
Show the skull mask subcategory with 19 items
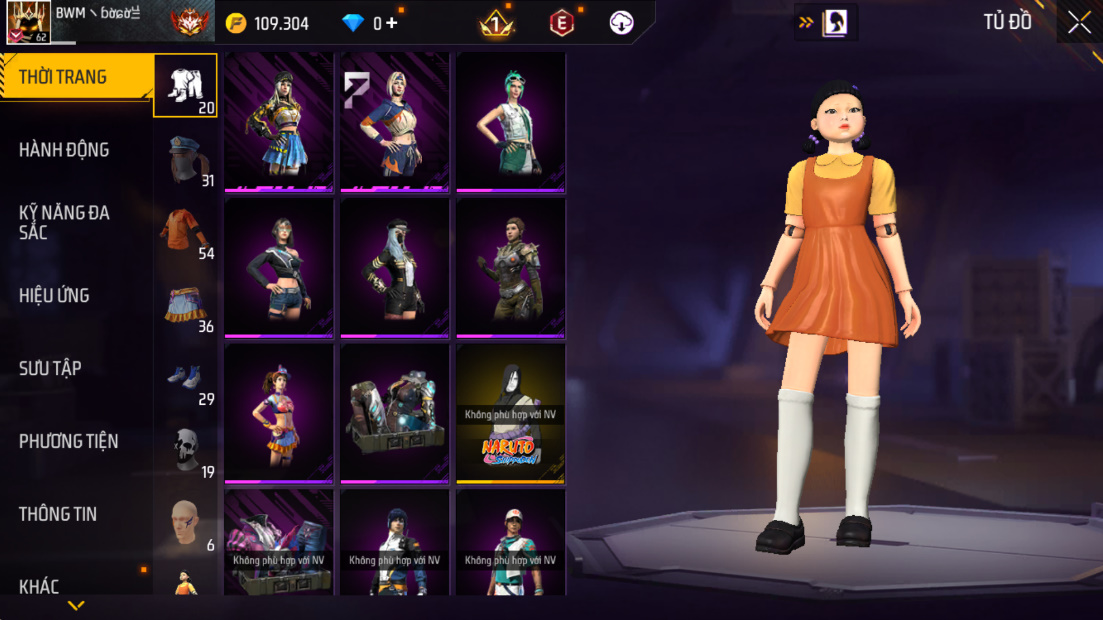click(x=185, y=451)
